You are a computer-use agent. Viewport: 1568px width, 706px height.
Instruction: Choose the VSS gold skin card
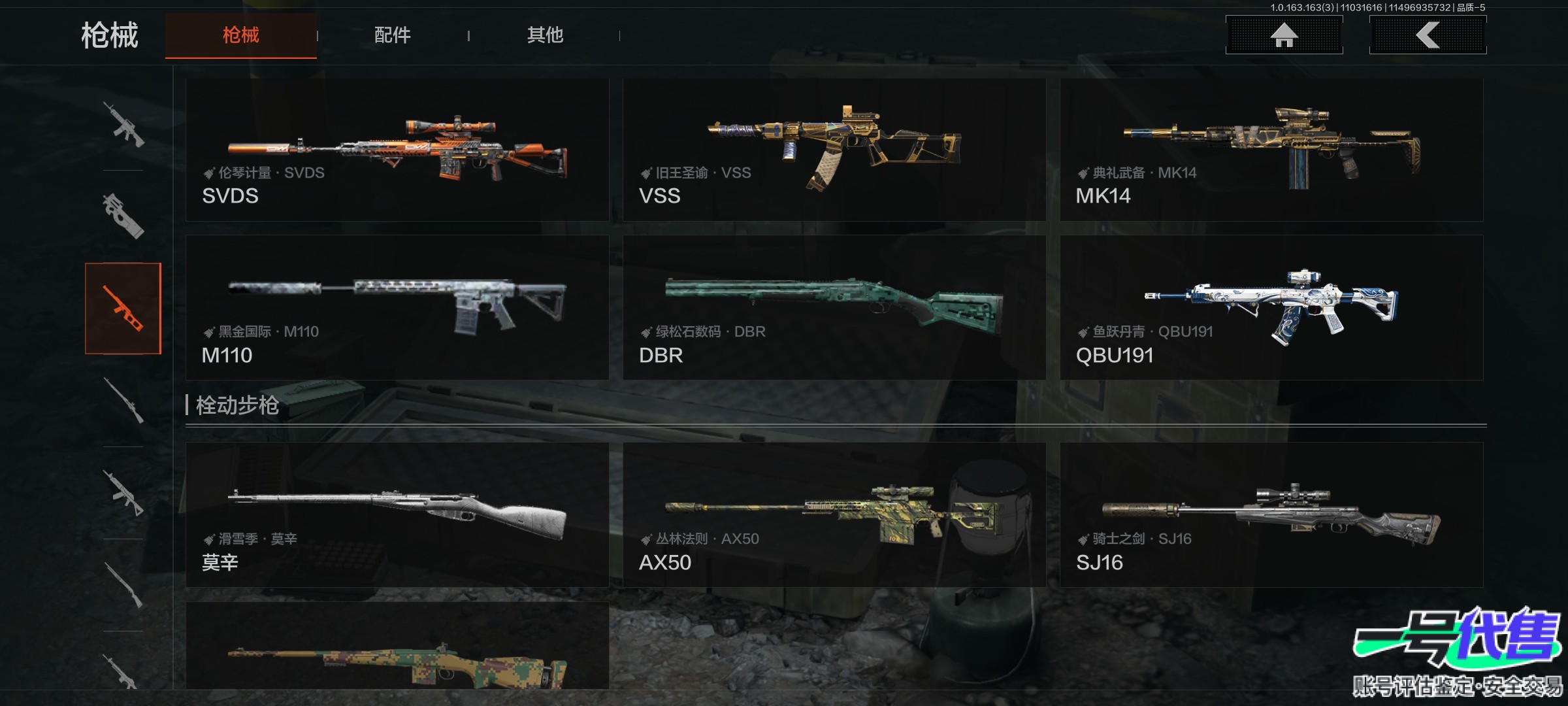(x=834, y=150)
